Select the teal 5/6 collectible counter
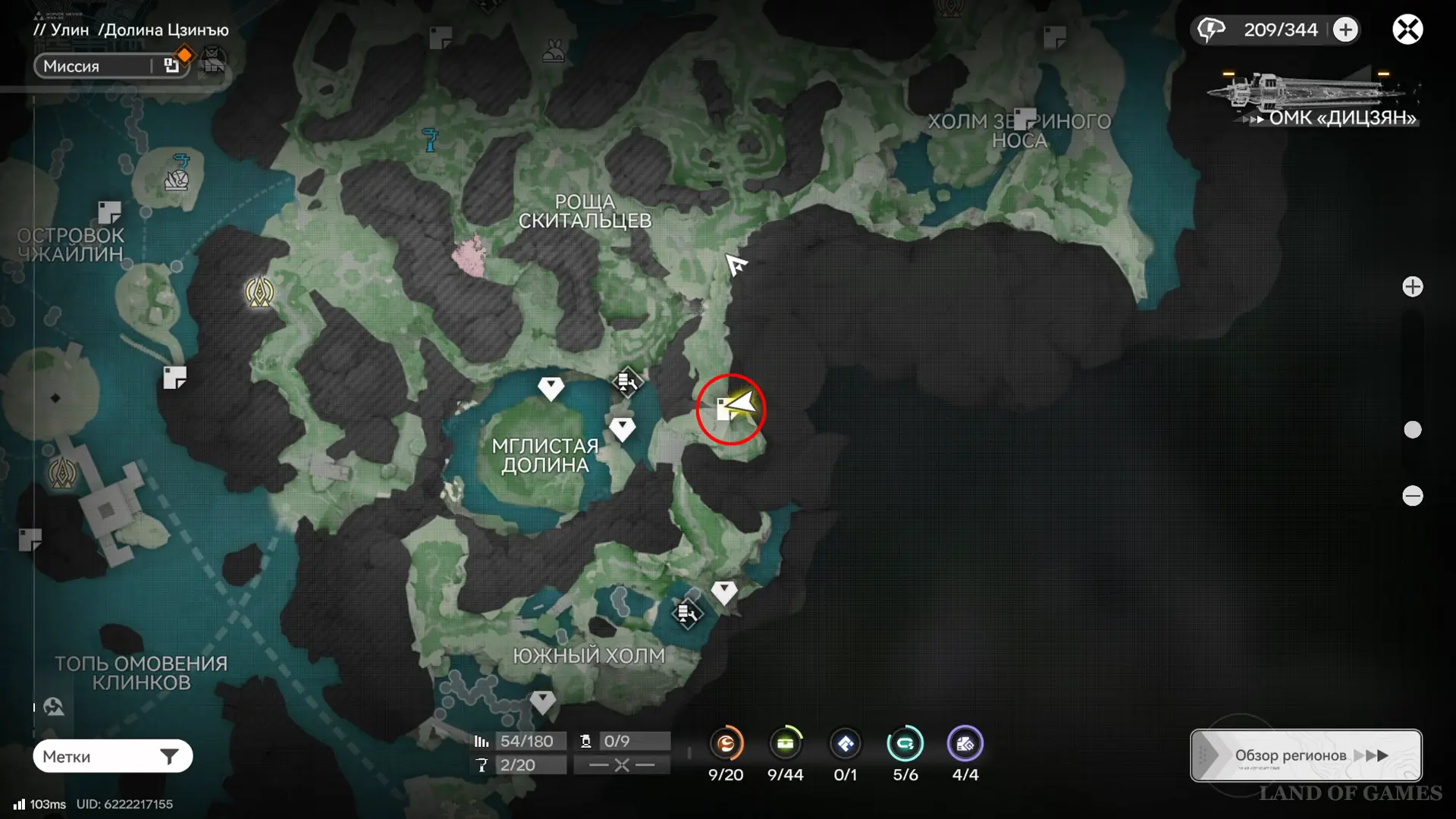Screen dimensions: 1456x819 point(905,744)
